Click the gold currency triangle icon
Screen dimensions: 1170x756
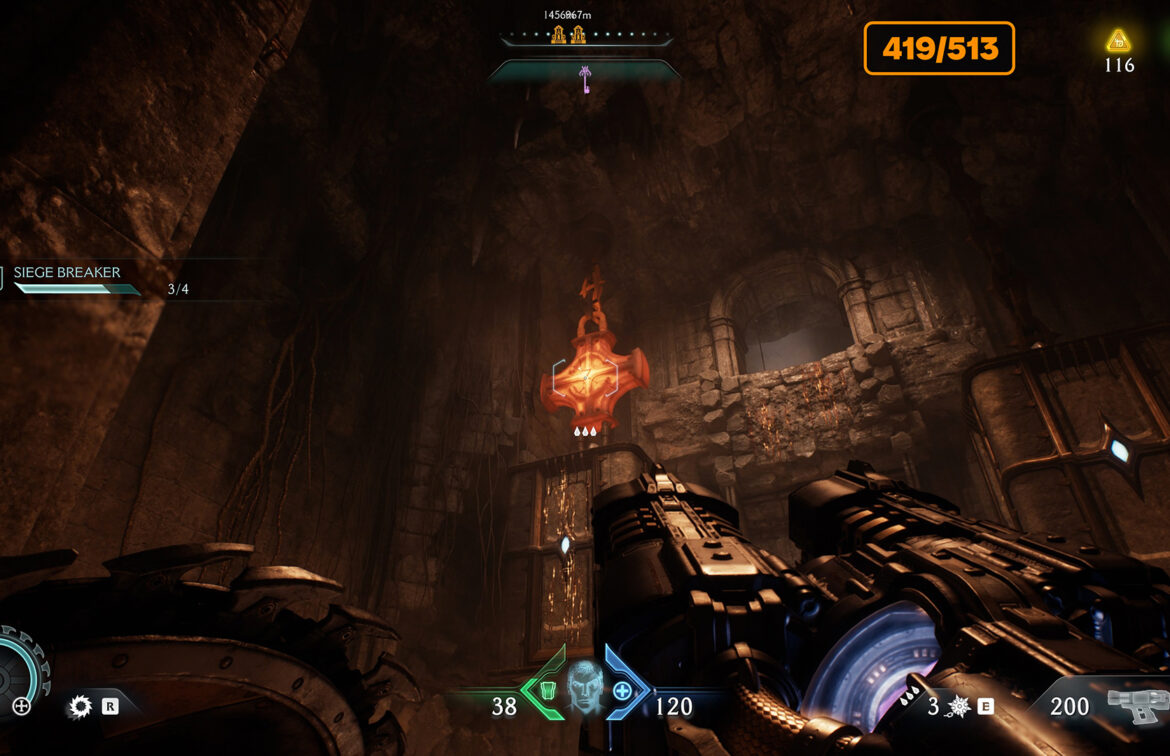tap(1118, 41)
